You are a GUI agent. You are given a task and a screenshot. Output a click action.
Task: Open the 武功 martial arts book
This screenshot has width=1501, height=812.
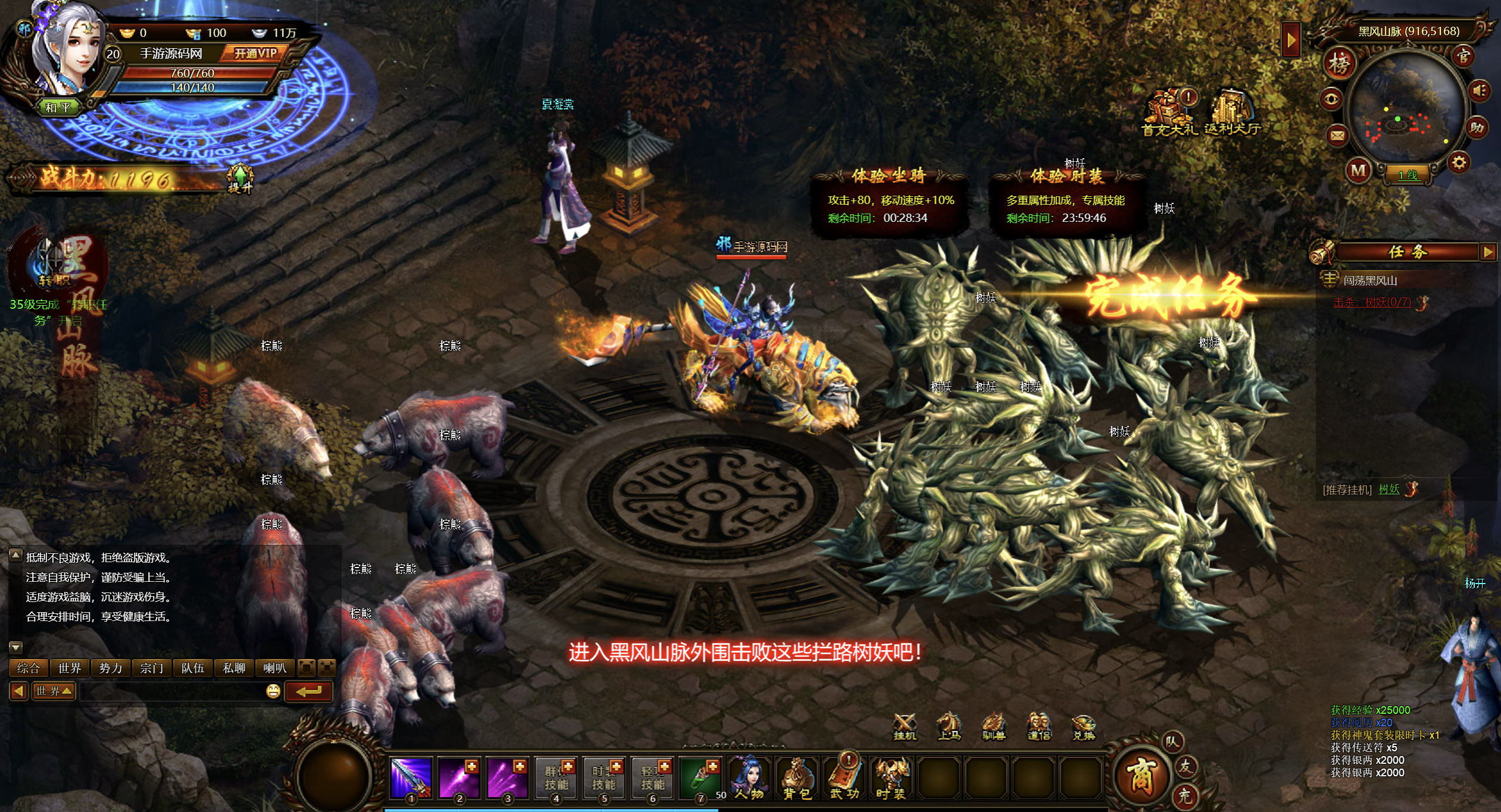(x=845, y=776)
